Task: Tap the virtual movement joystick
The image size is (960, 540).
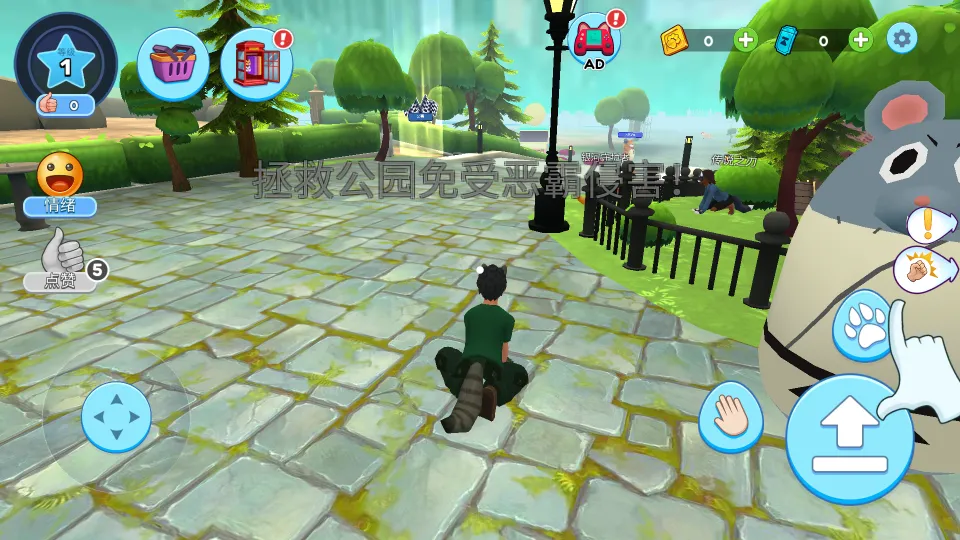Action: [x=116, y=416]
